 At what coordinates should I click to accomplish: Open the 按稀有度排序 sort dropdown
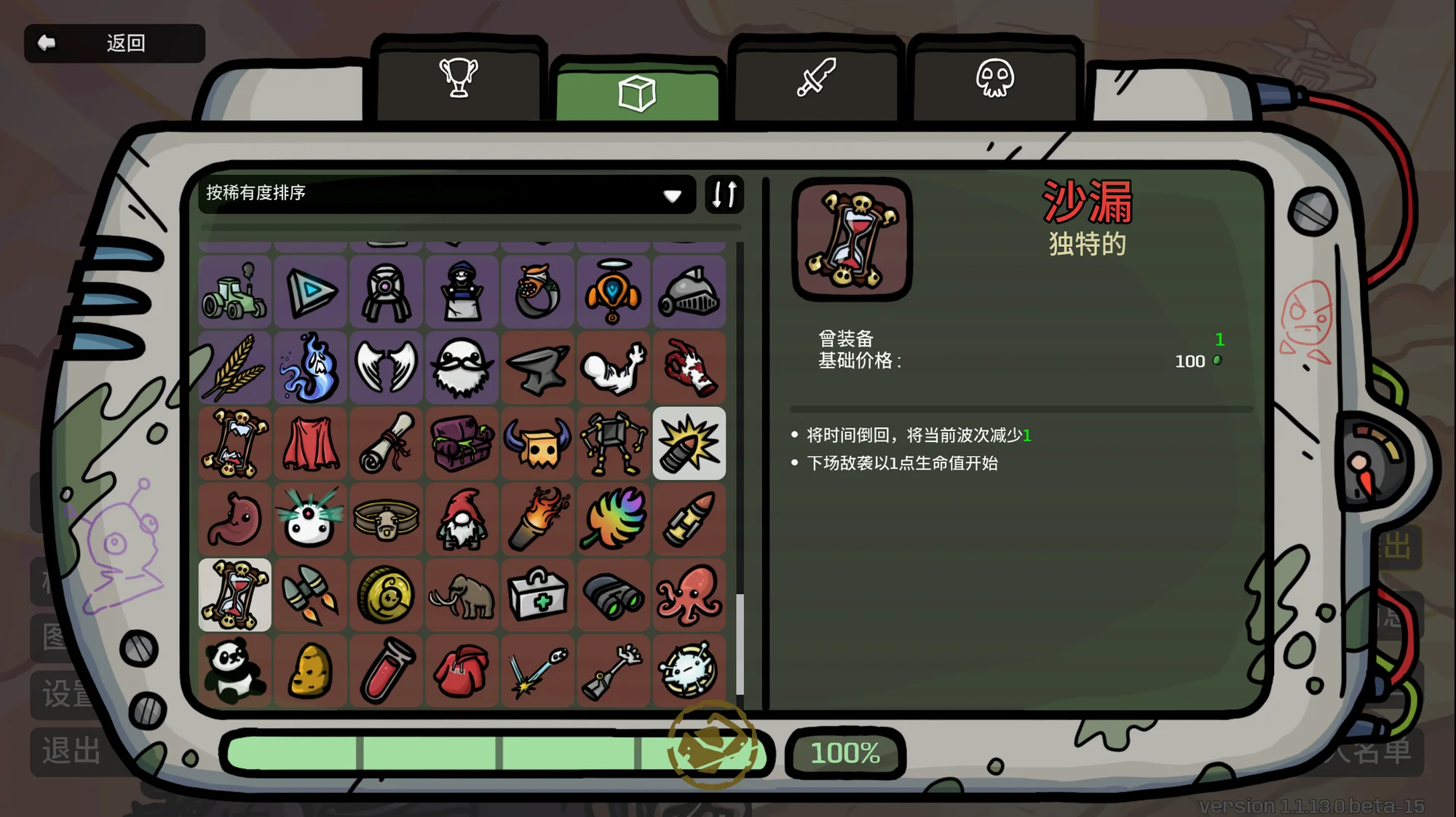coord(446,194)
